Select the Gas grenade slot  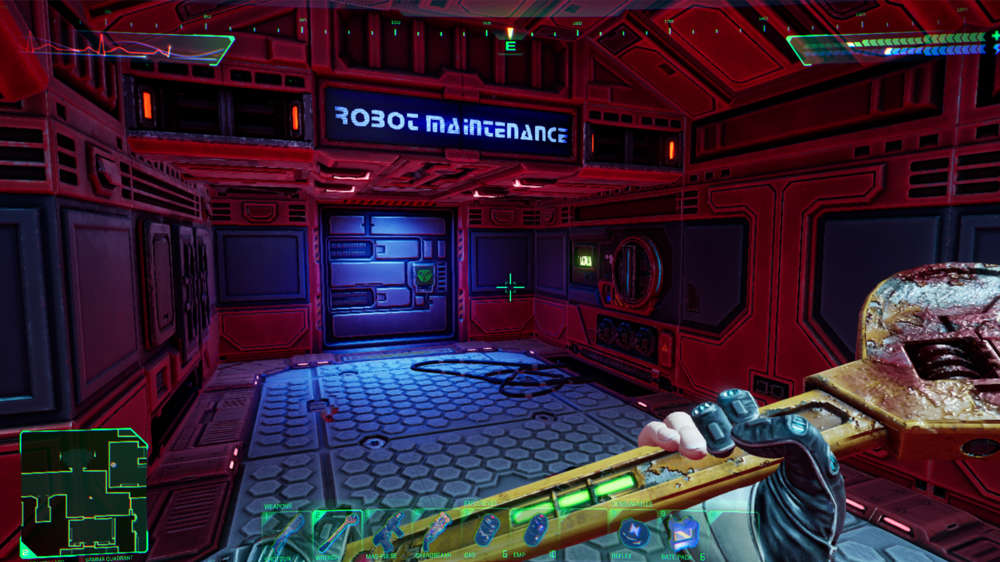click(x=486, y=530)
